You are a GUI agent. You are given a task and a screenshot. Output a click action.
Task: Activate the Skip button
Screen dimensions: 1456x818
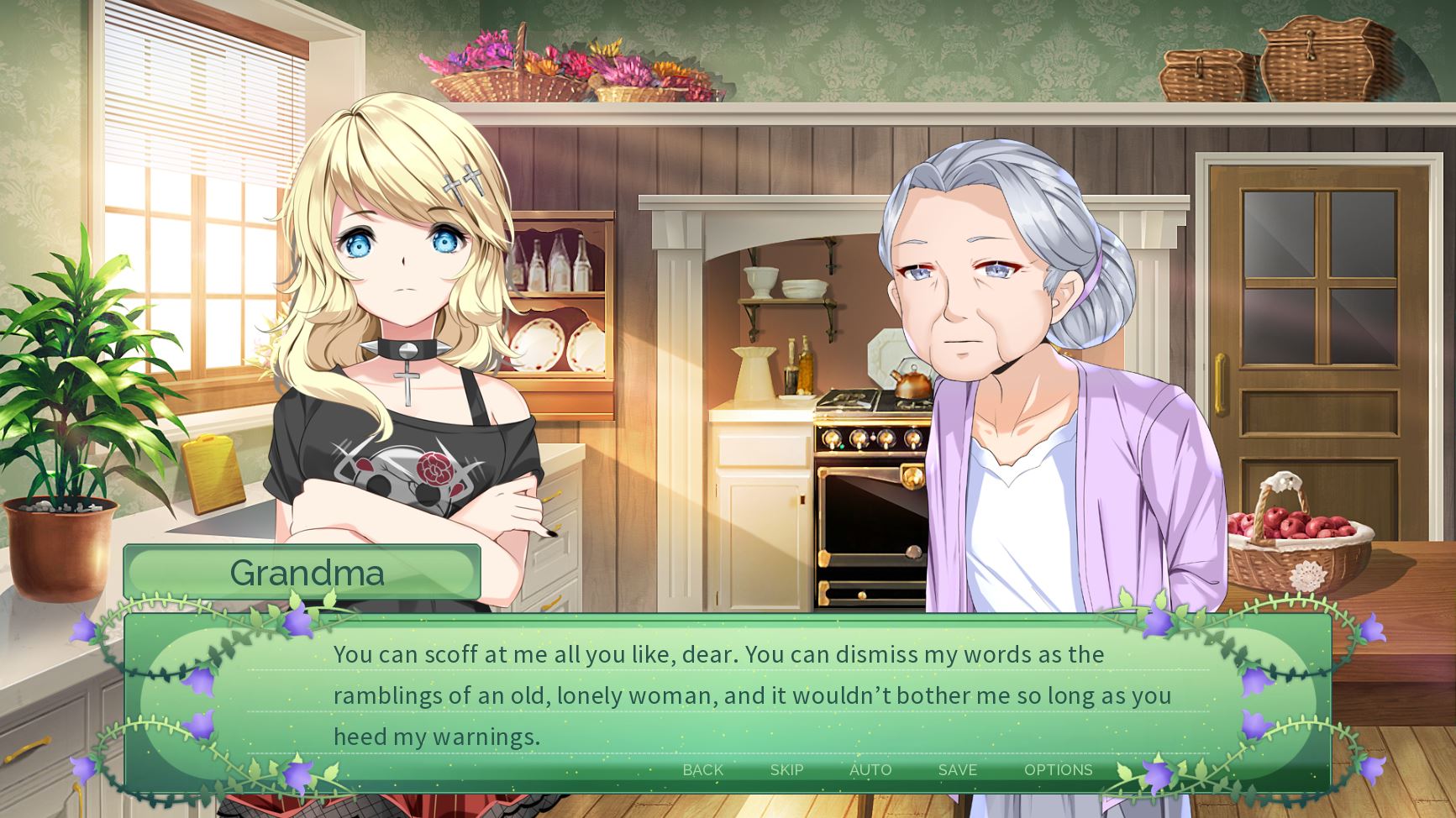[x=786, y=770]
